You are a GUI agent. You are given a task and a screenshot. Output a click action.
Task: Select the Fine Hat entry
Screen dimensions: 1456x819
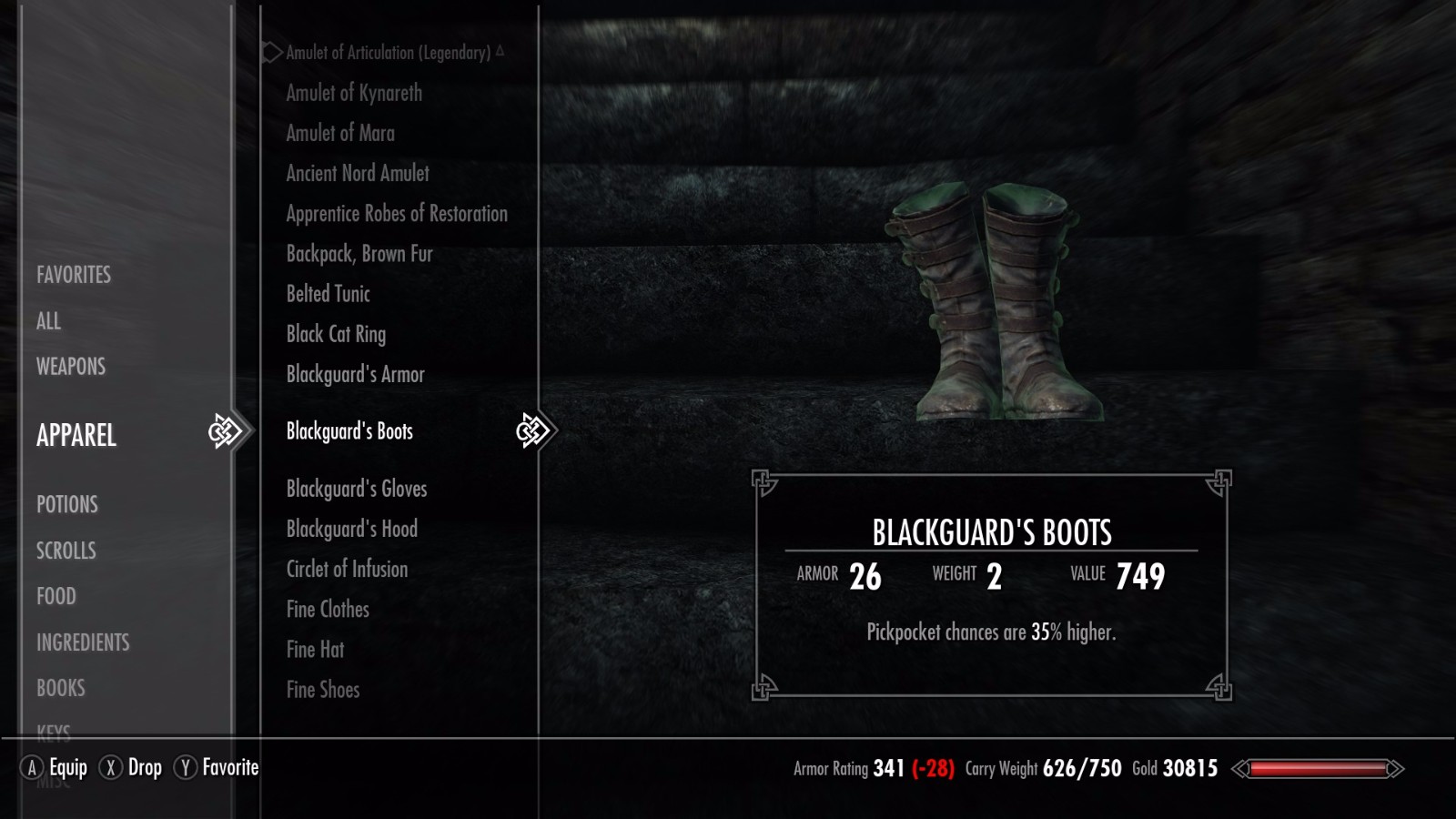tap(315, 650)
